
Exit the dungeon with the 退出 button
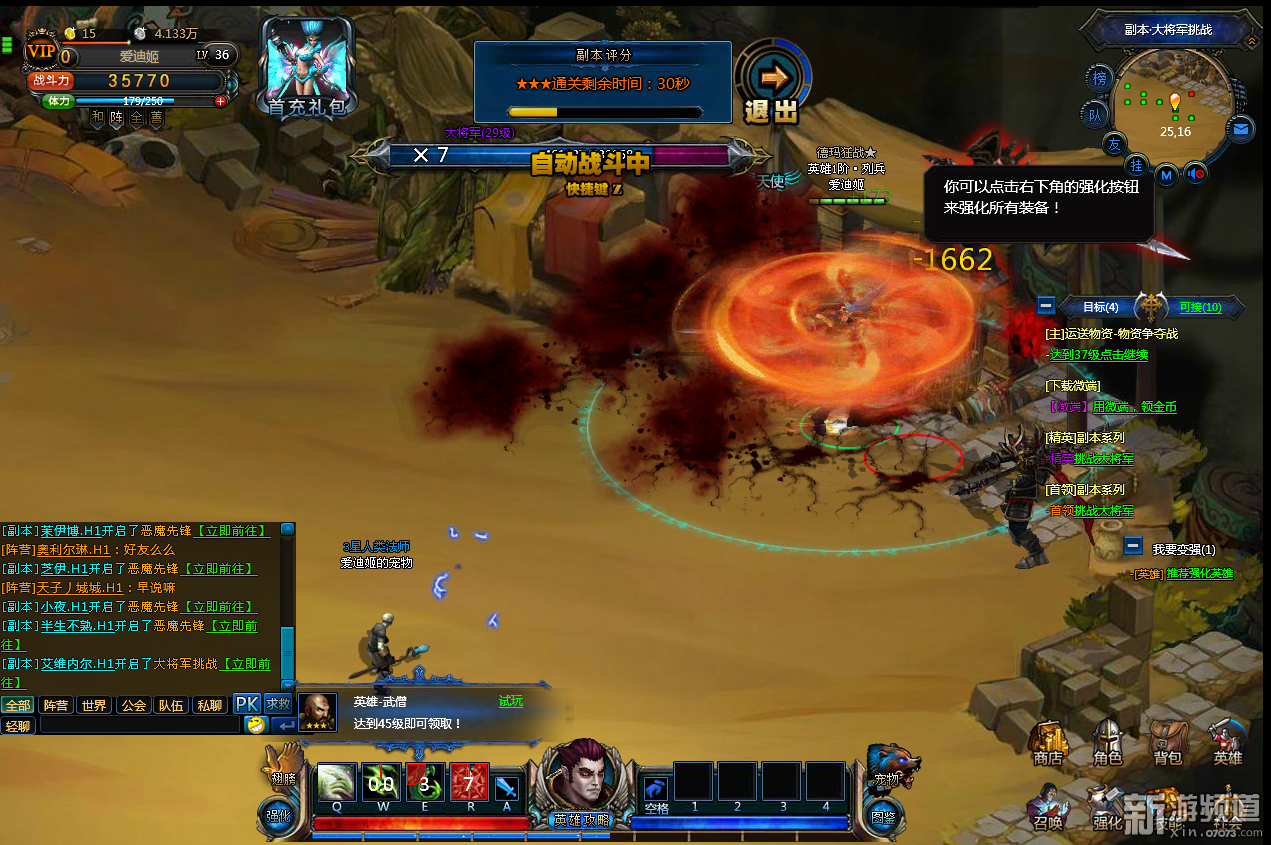click(772, 84)
